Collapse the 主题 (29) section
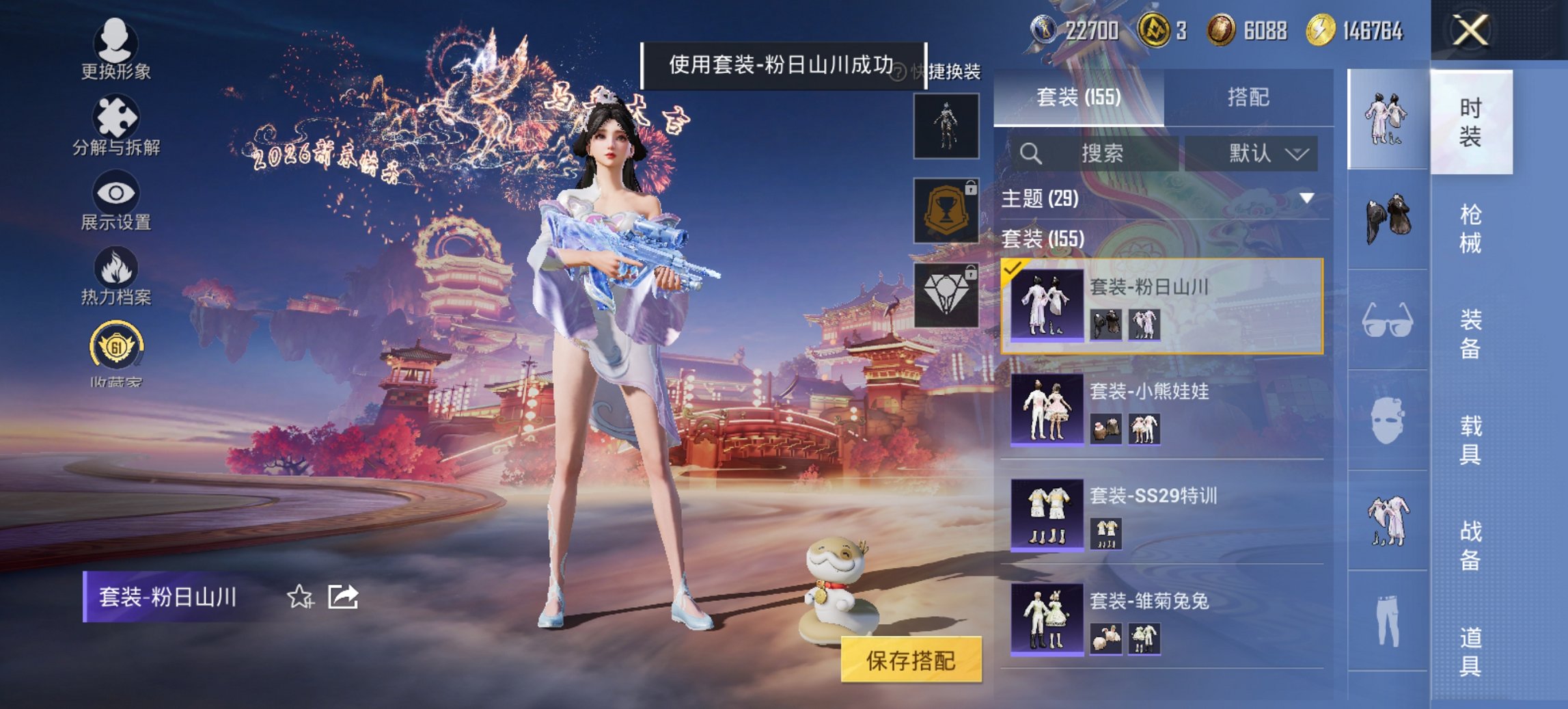1568x709 pixels. pos(1306,197)
